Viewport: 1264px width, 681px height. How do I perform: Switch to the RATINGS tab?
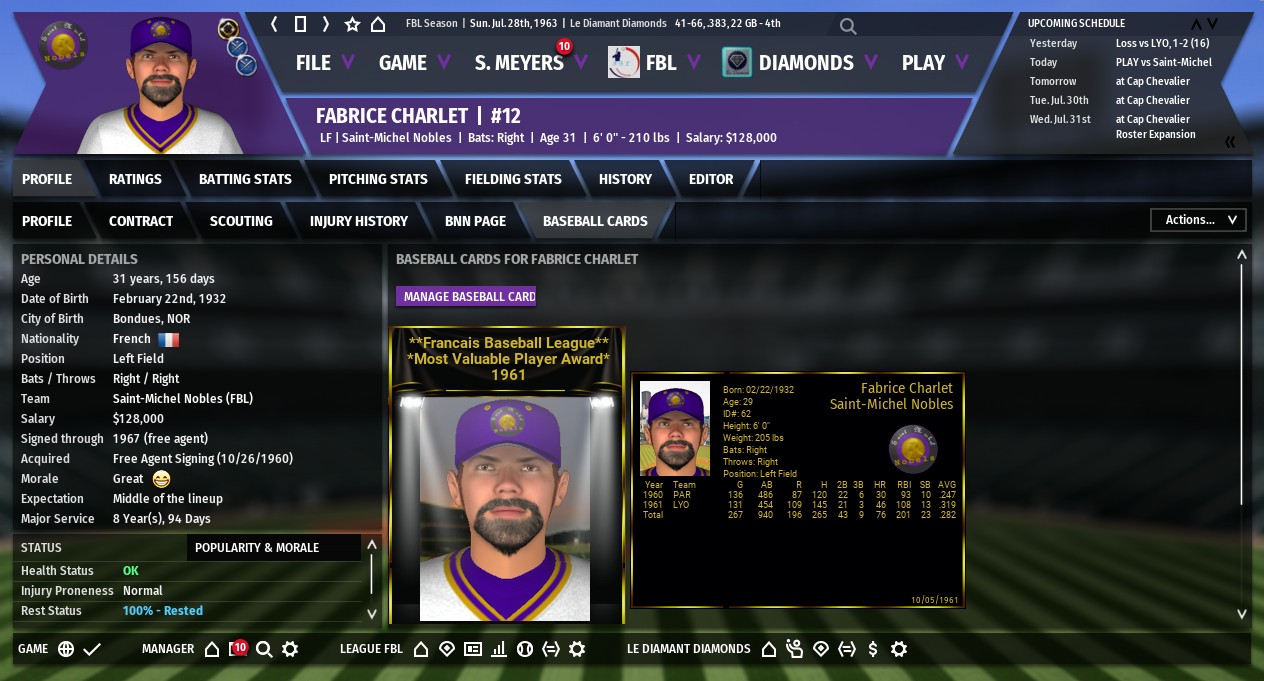tap(135, 179)
